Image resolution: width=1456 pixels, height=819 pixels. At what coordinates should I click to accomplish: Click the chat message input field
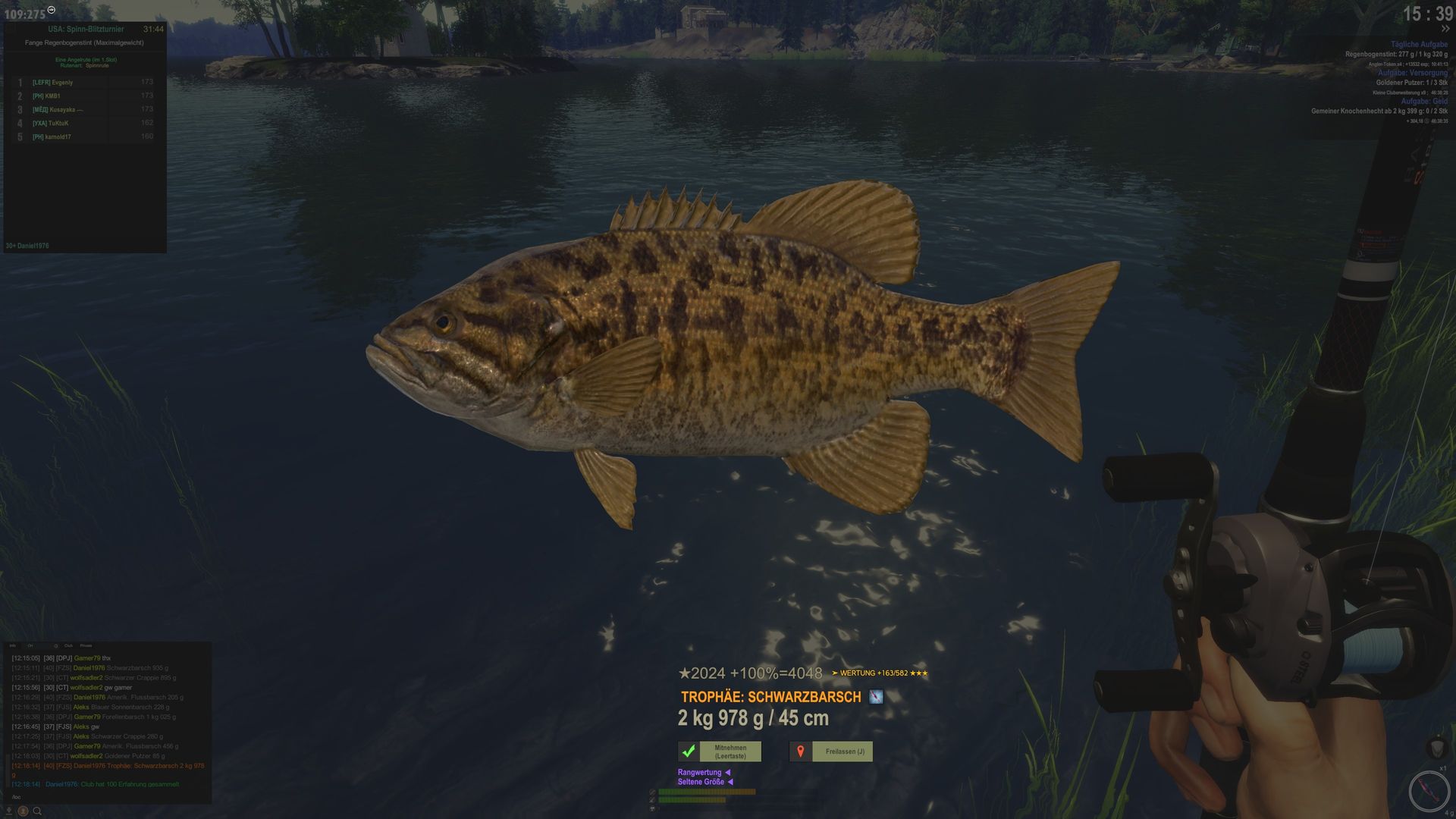pyautogui.click(x=106, y=797)
